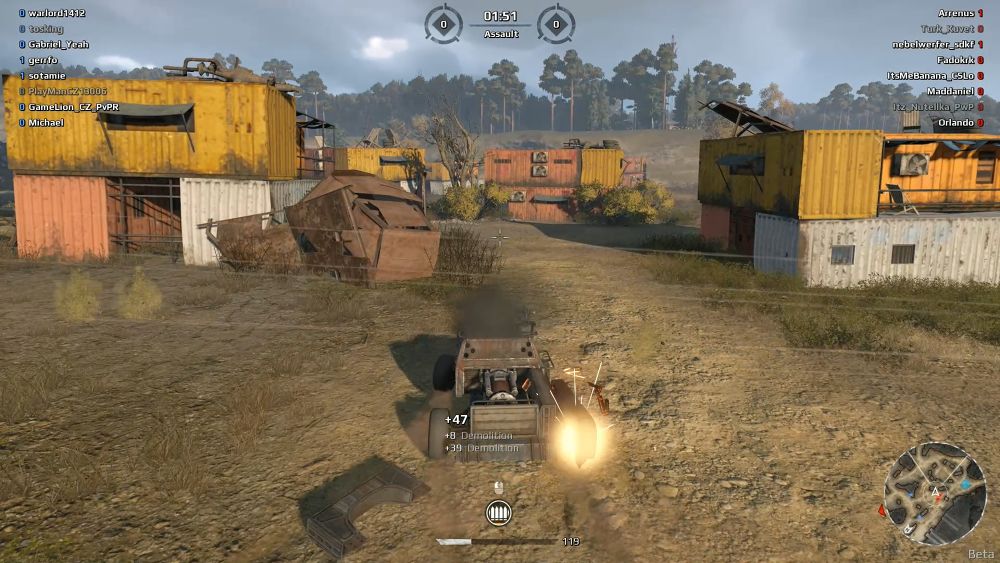This screenshot has height=563, width=1000.
Task: Select Maddaniel in the right roster
Action: 948,91
